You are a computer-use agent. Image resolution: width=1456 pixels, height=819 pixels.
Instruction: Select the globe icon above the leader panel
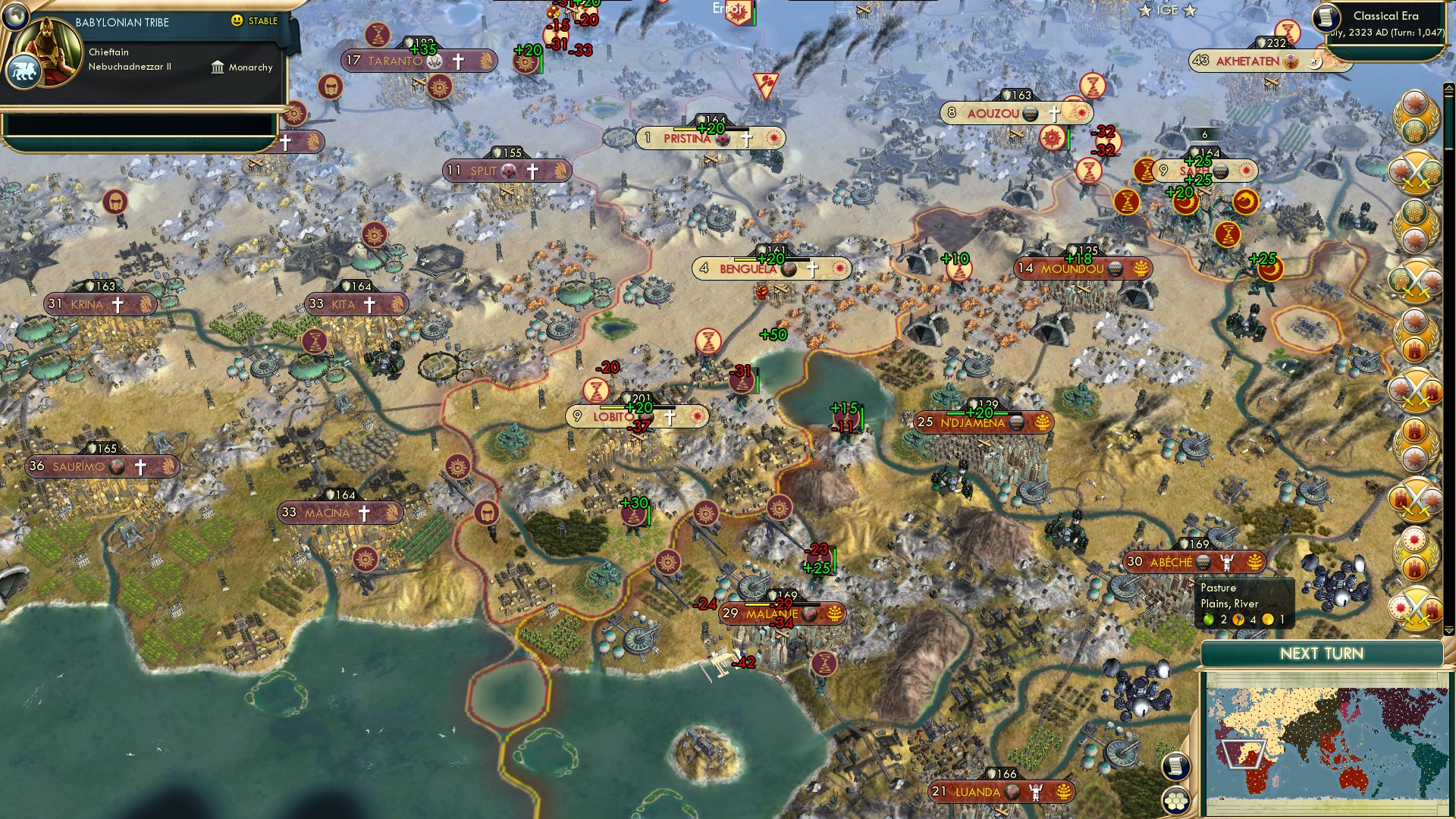click(15, 15)
